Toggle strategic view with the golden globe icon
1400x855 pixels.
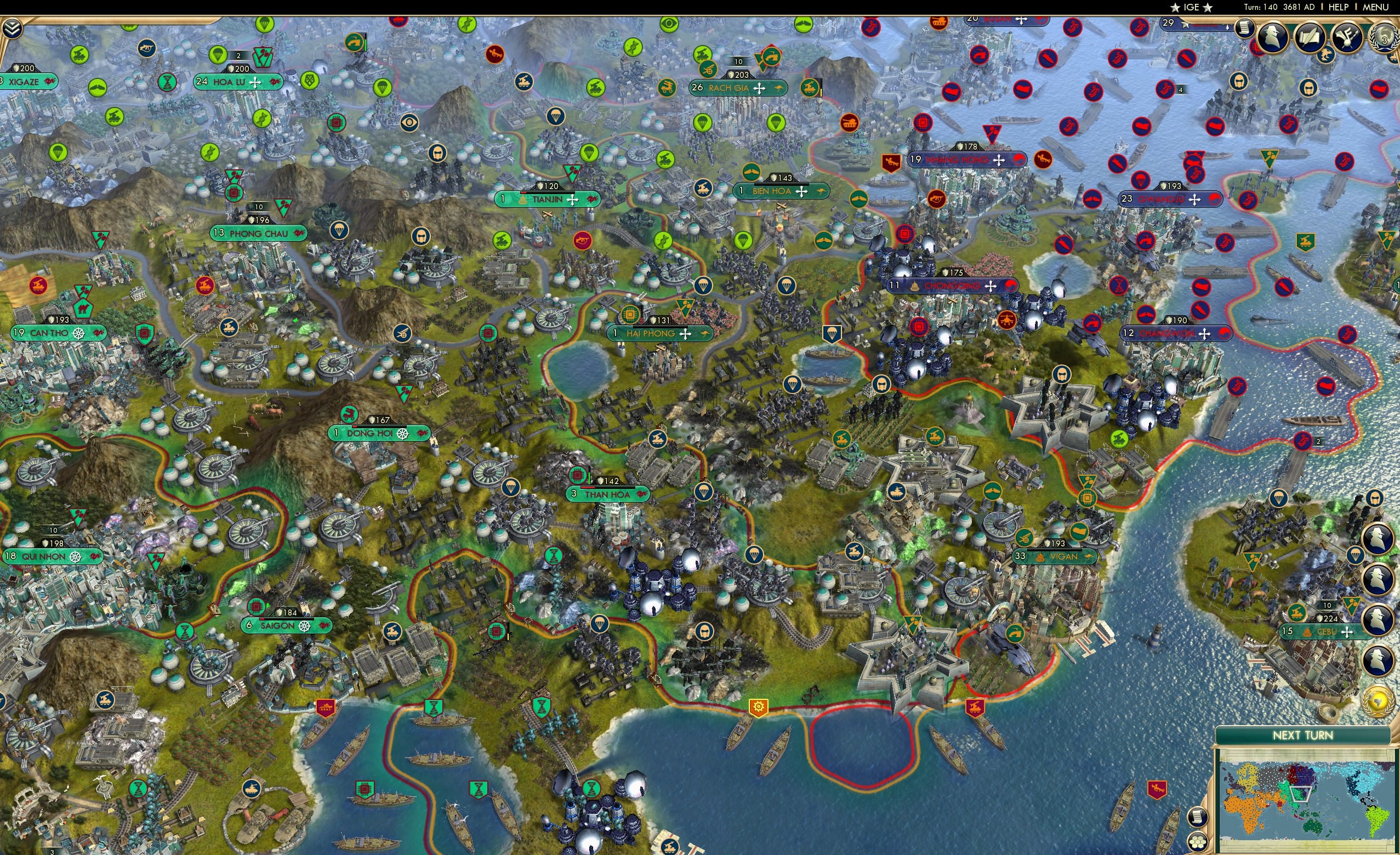point(1379,701)
